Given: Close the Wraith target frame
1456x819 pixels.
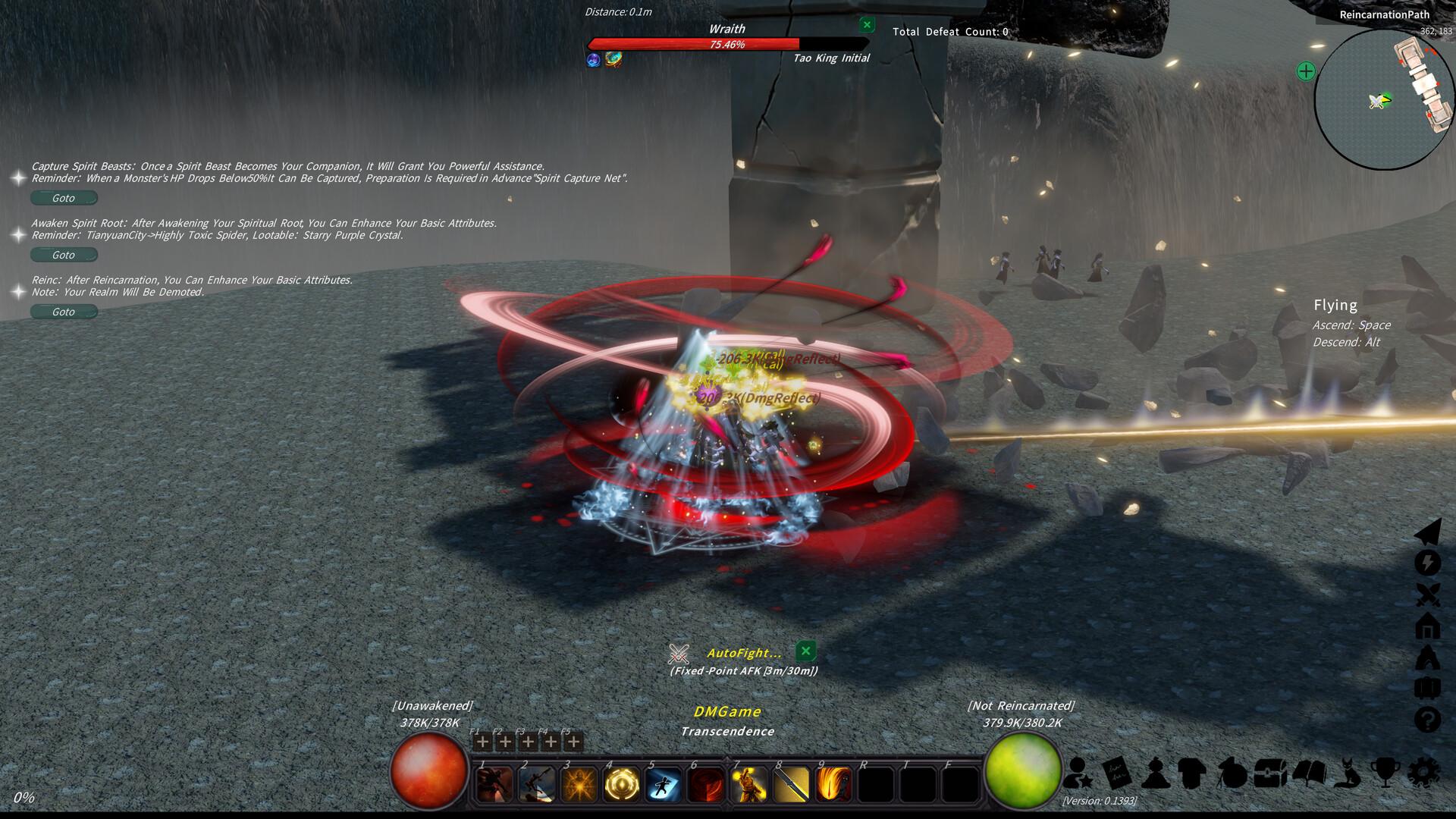Looking at the screenshot, I should coord(867,25).
